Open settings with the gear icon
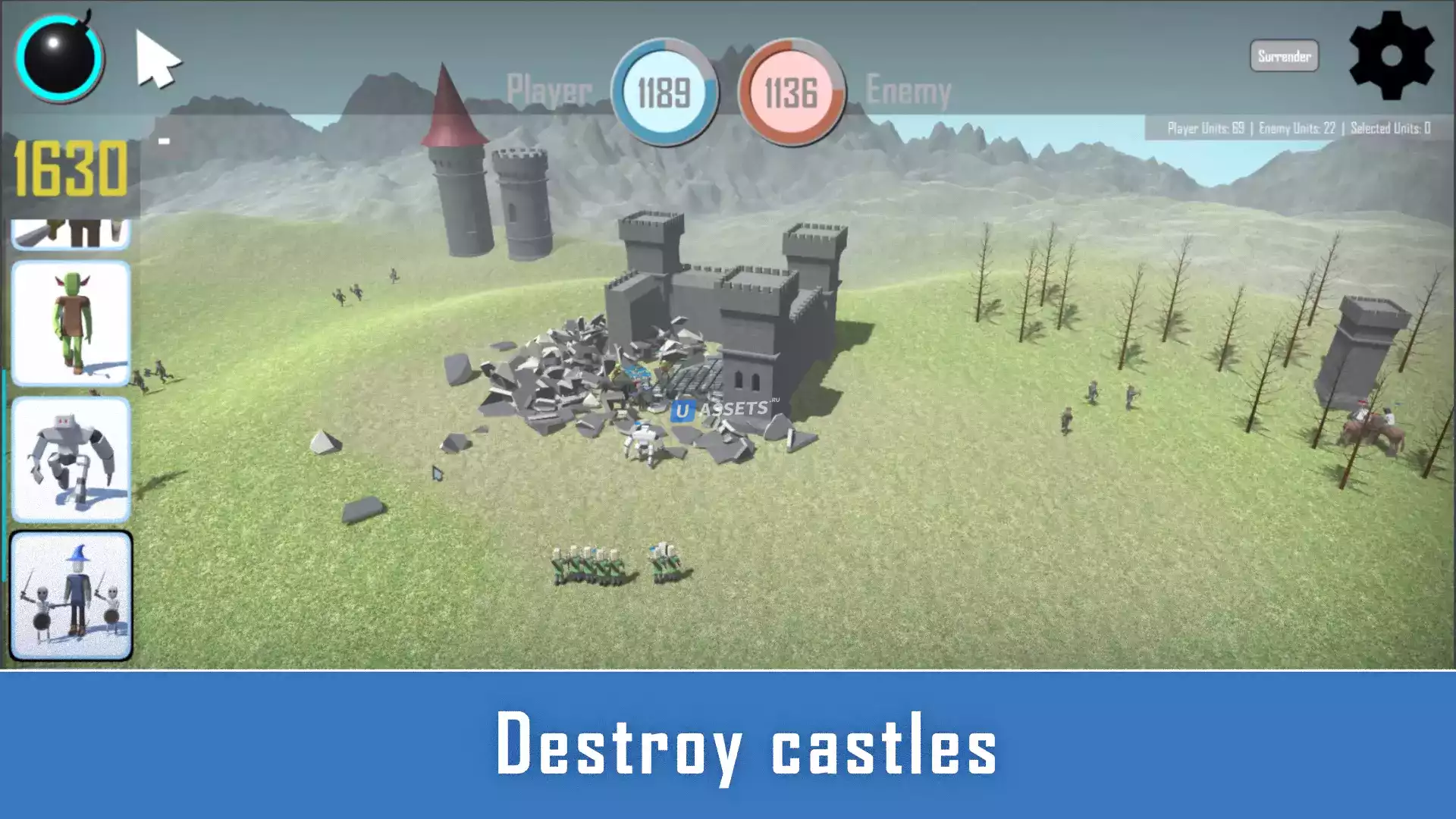 (x=1391, y=56)
